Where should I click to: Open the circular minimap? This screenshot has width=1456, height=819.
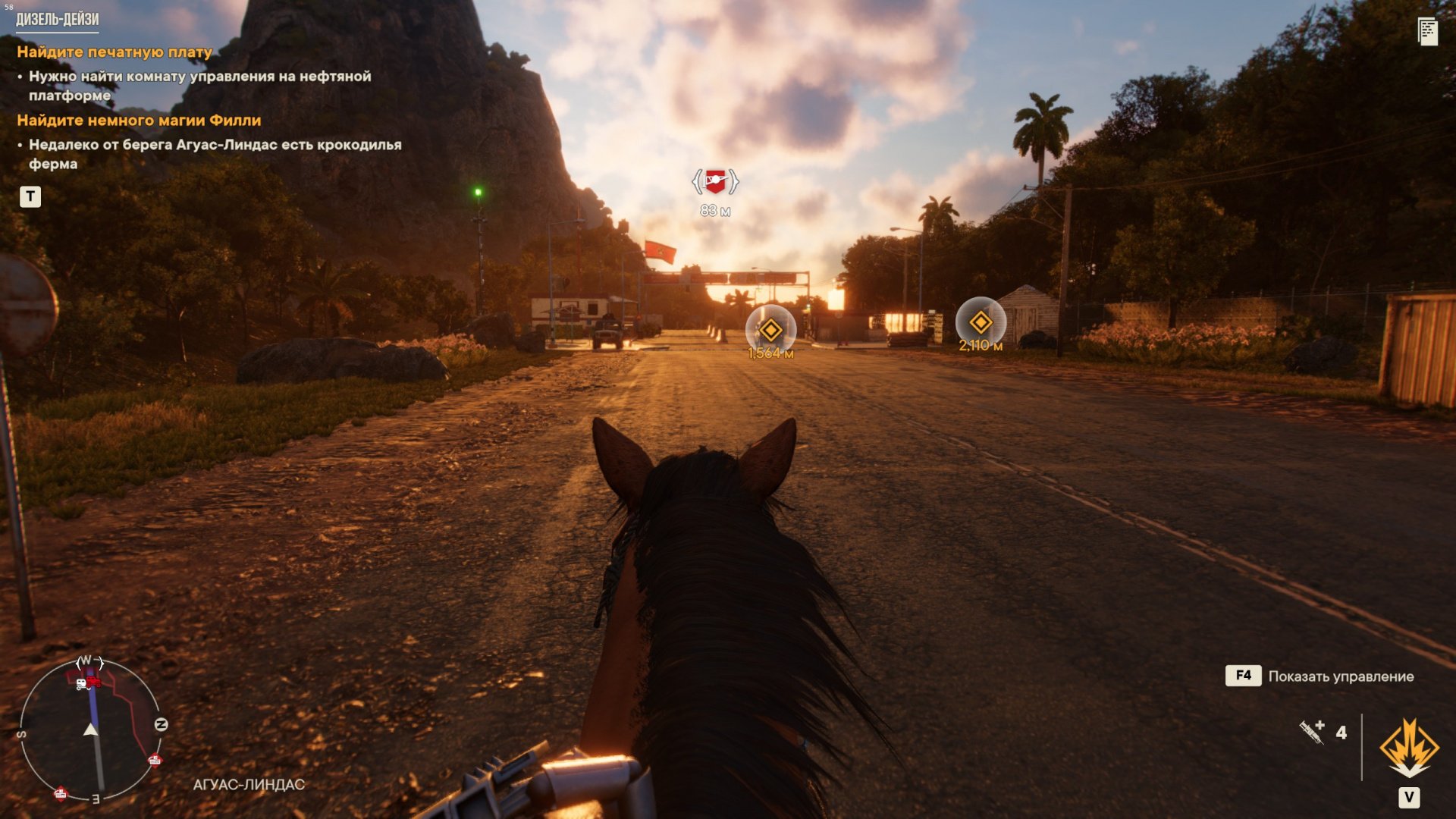click(91, 728)
